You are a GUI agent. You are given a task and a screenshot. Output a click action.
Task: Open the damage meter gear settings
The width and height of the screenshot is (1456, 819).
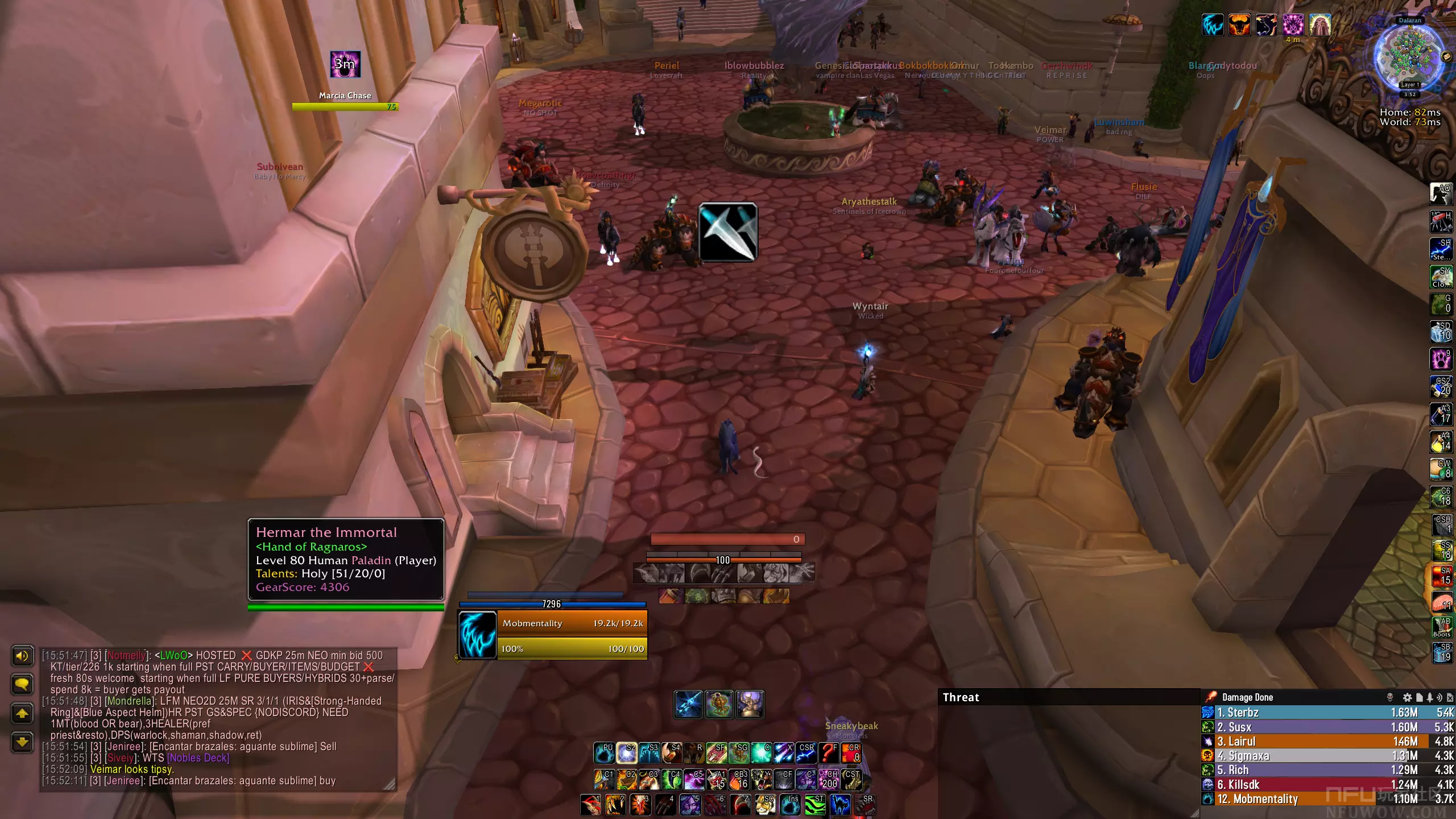click(x=1407, y=697)
